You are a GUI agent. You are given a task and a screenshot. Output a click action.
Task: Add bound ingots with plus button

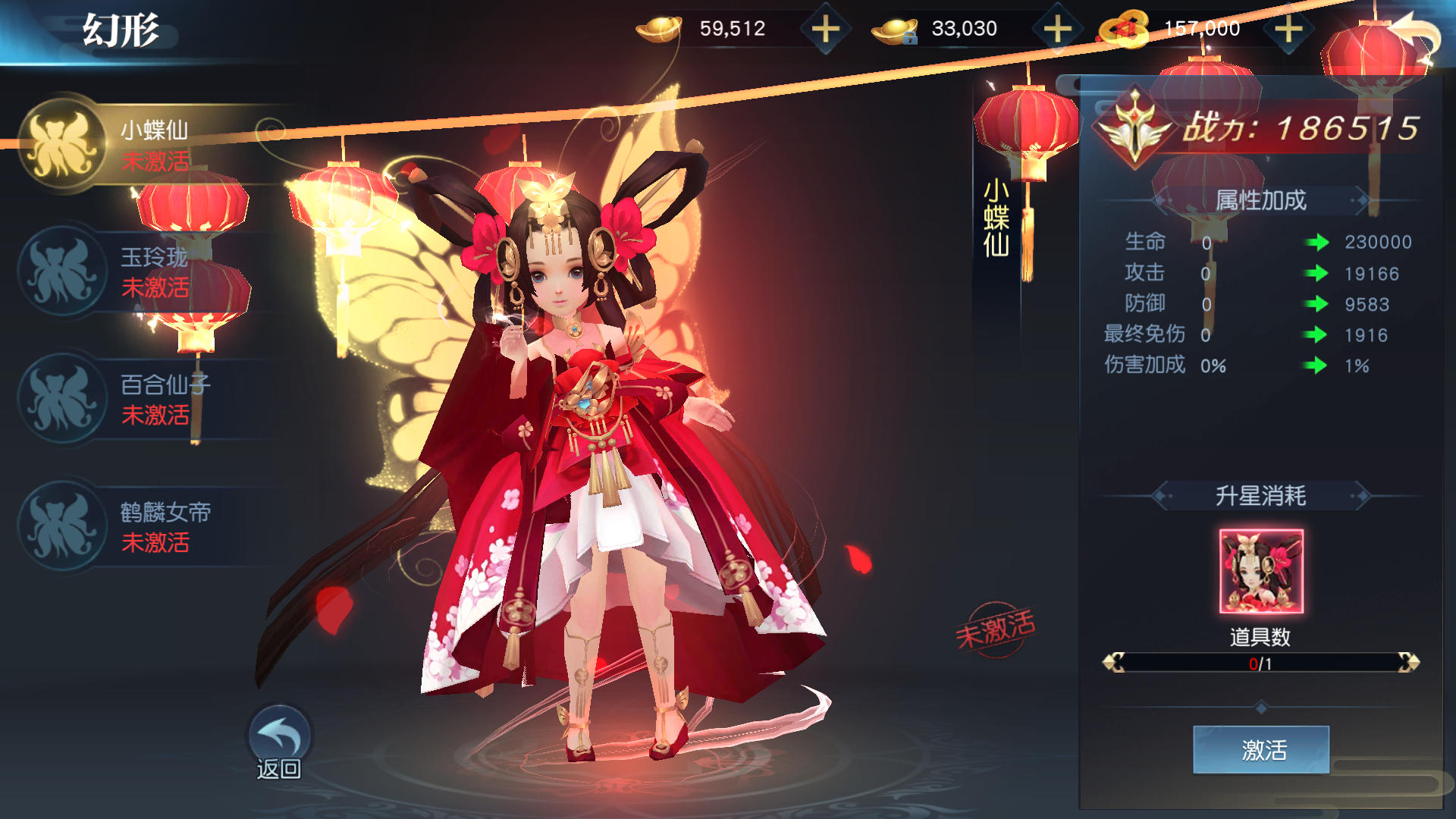pyautogui.click(x=1057, y=30)
